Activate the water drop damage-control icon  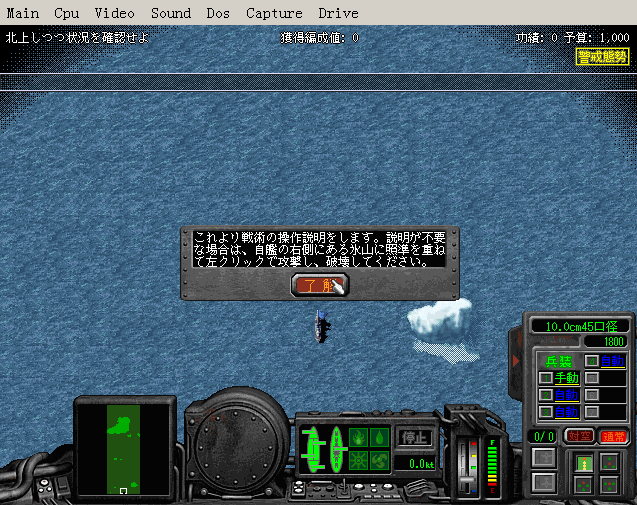(x=379, y=437)
